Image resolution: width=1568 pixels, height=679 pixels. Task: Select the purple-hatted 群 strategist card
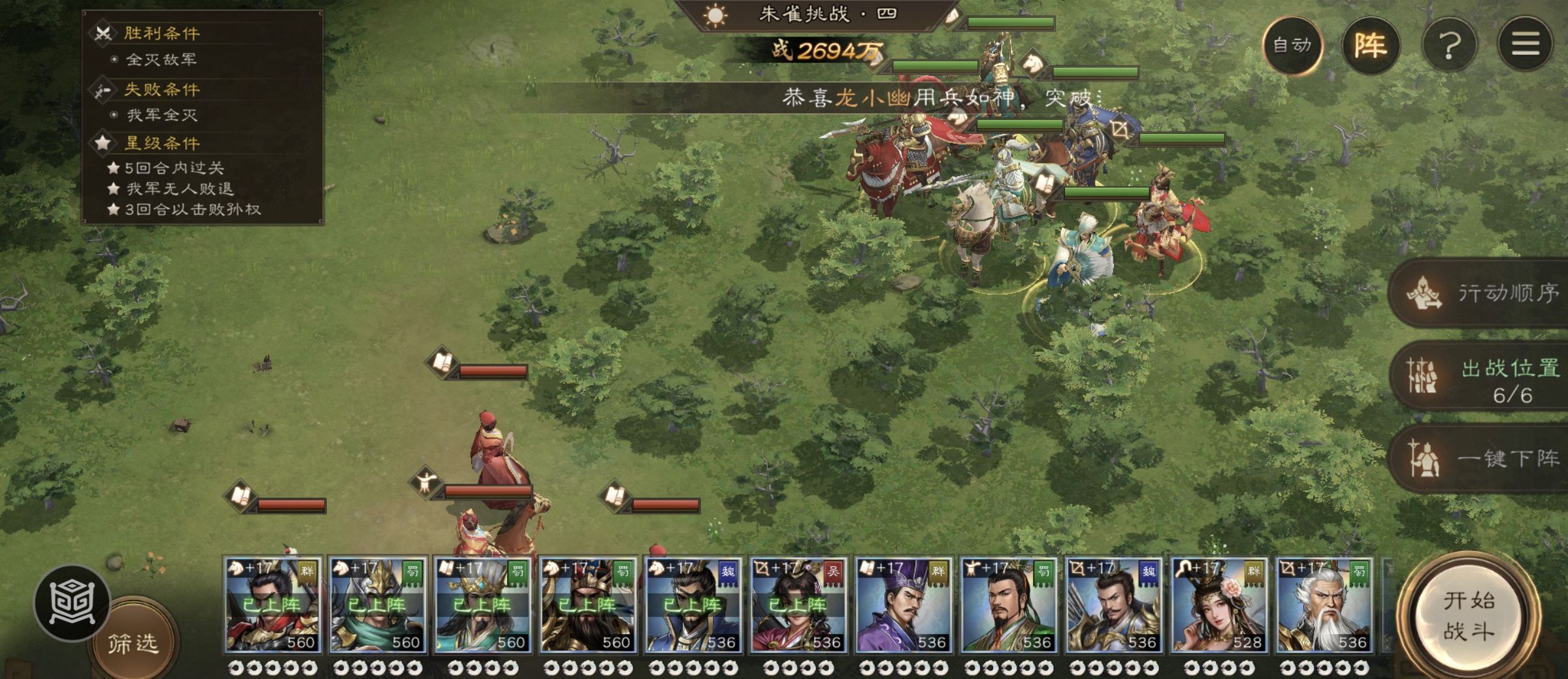pos(904,605)
